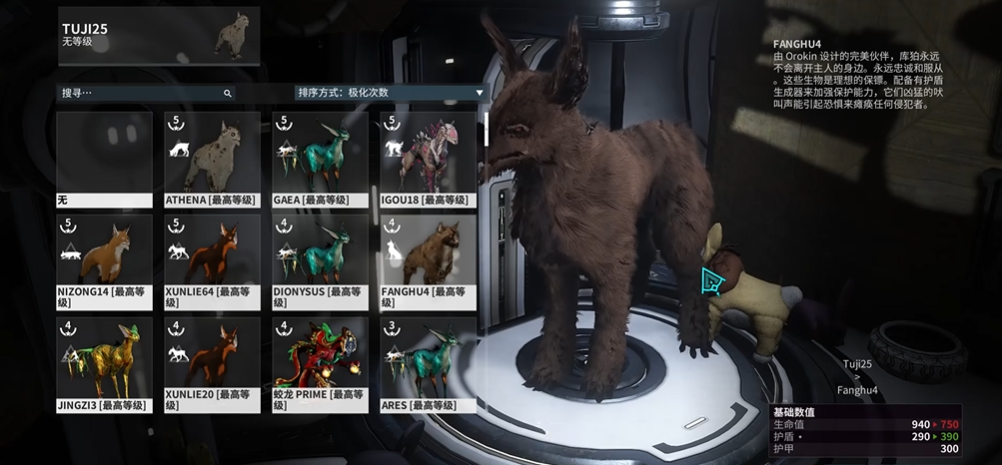
Task: Select the 蛟龙 PRIME companion tile
Action: coord(320,363)
